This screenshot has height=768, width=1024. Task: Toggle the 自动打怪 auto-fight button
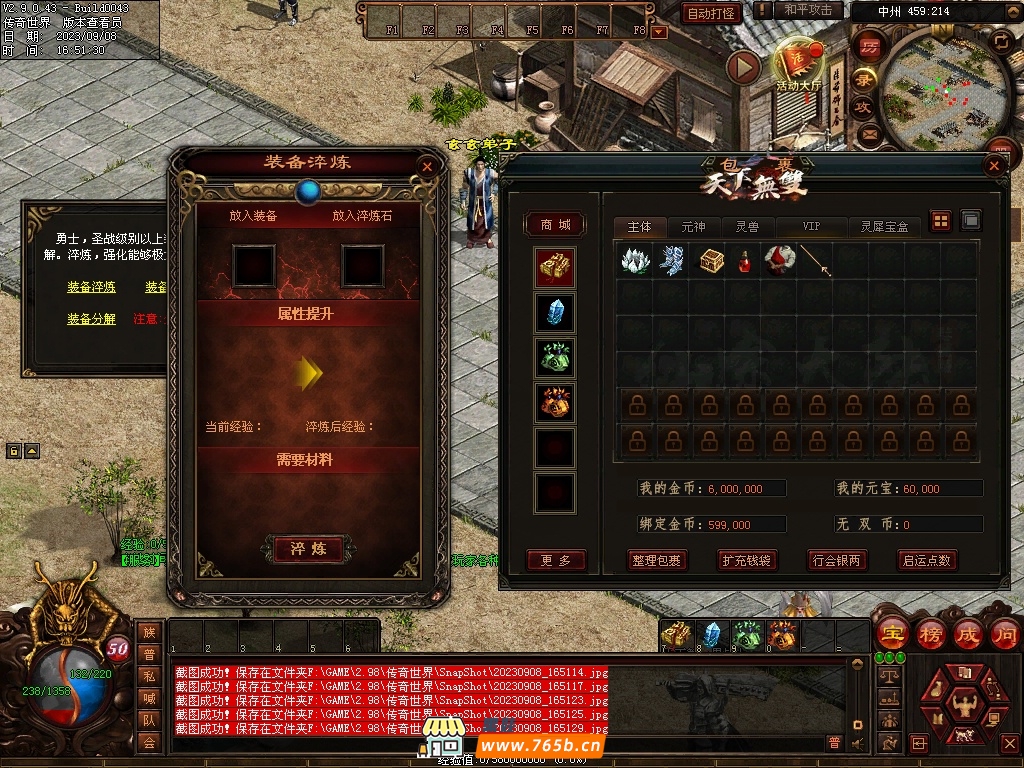[x=712, y=13]
